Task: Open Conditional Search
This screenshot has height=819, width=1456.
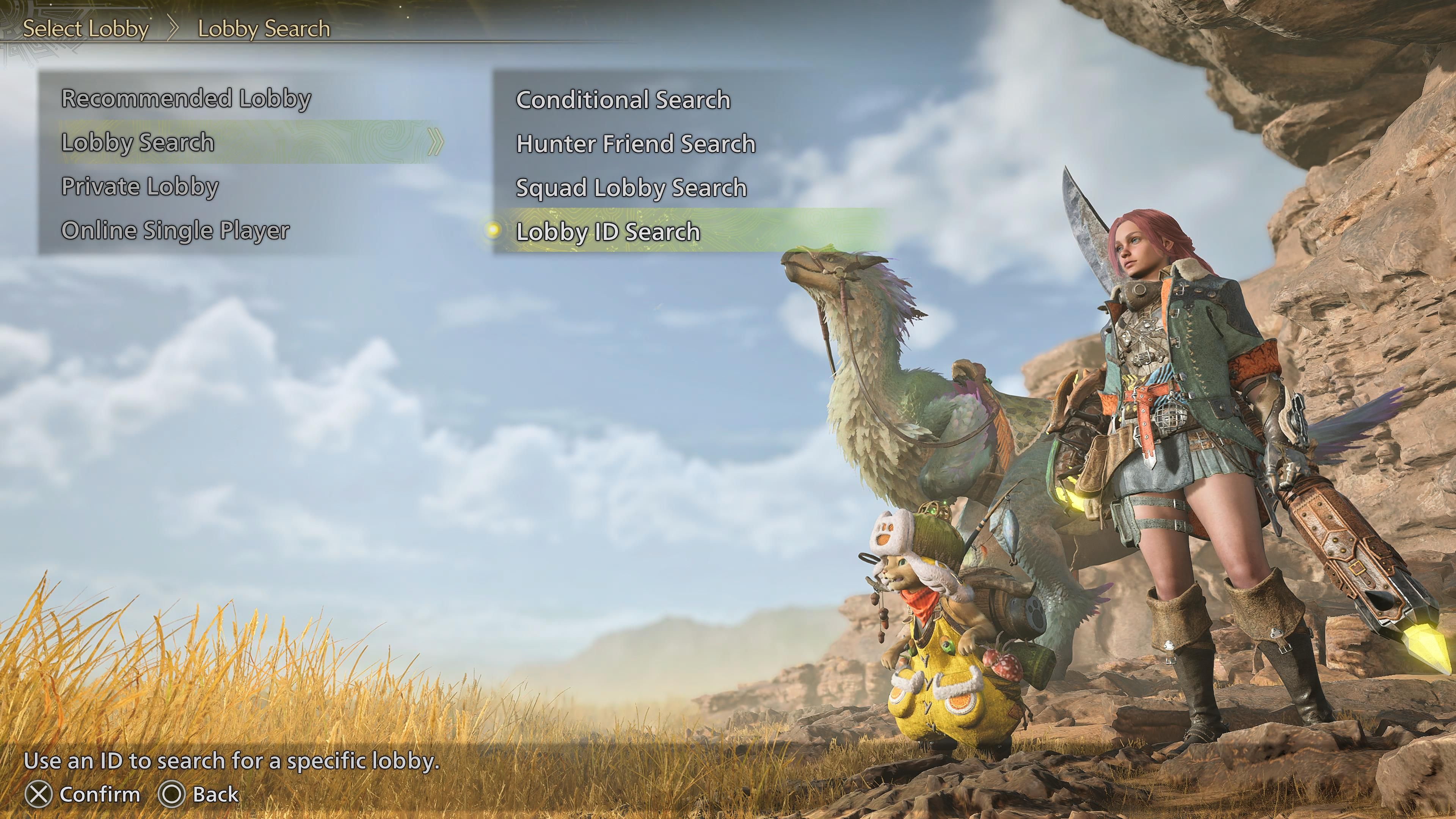Action: pos(623,100)
